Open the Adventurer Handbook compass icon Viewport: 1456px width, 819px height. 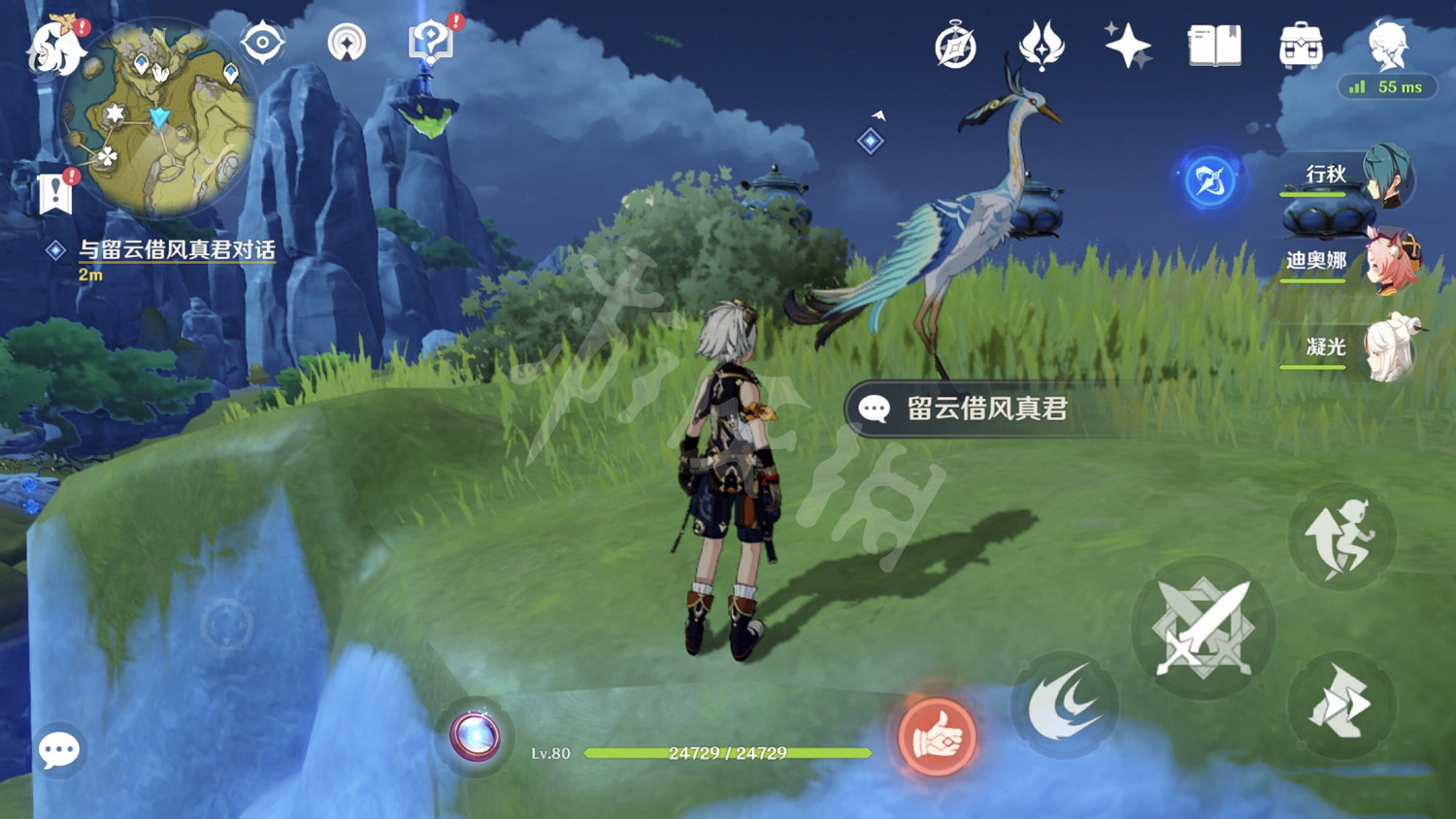click(954, 46)
